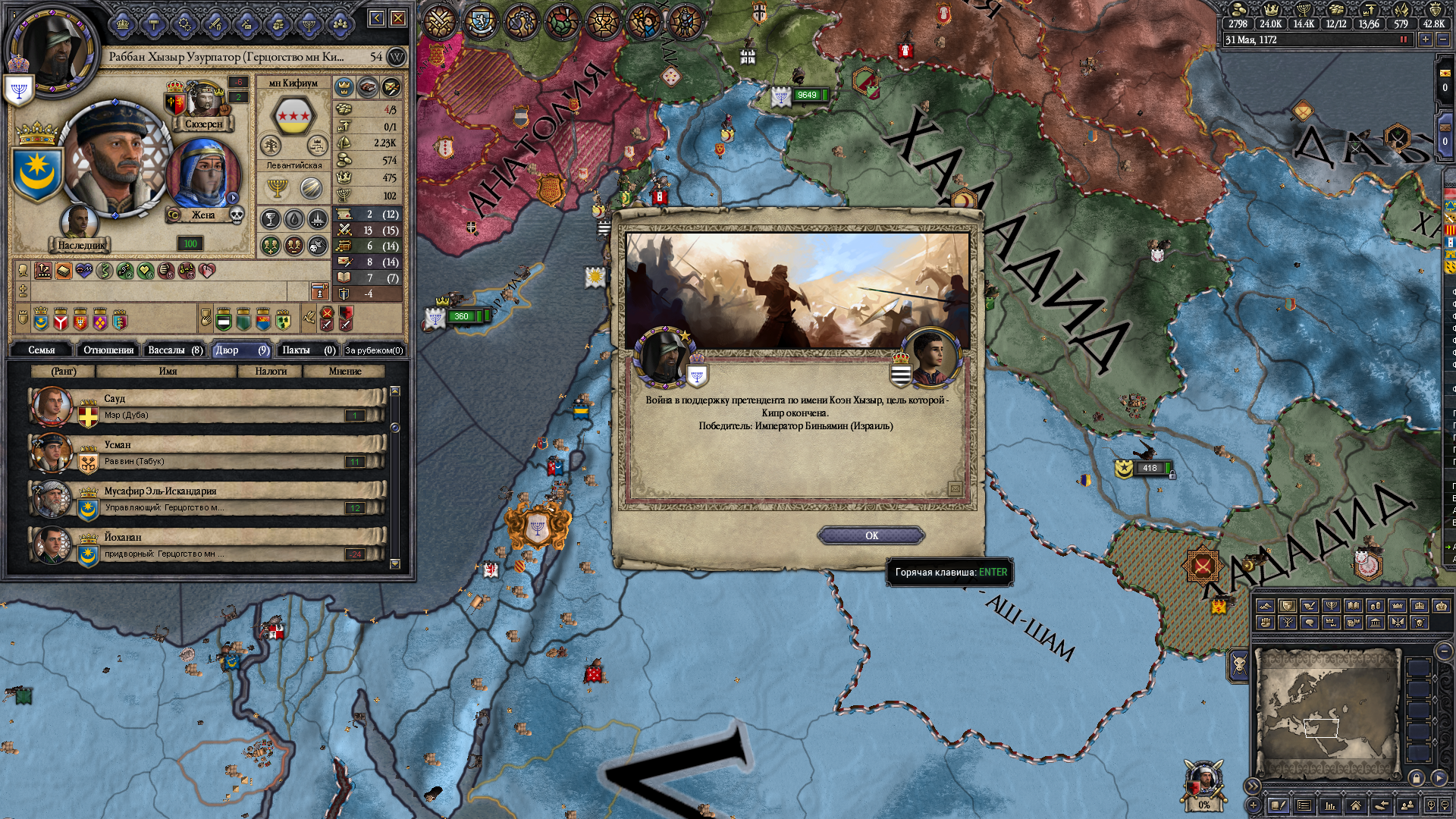
Task: Show the Вассалы tab
Action: click(174, 350)
